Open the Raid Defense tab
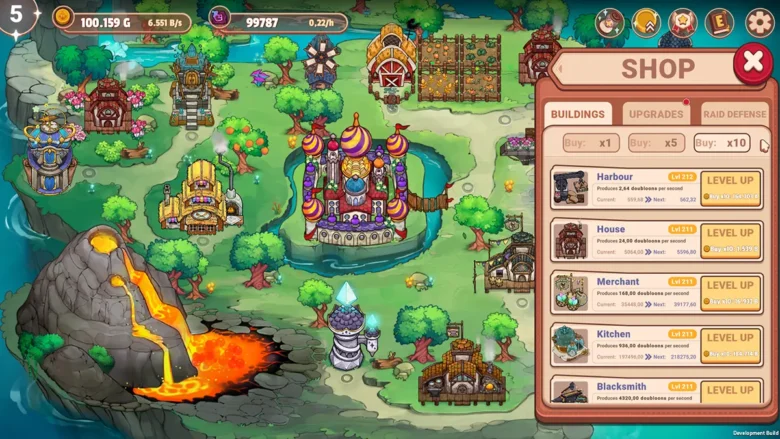The width and height of the screenshot is (780, 439). coord(734,114)
